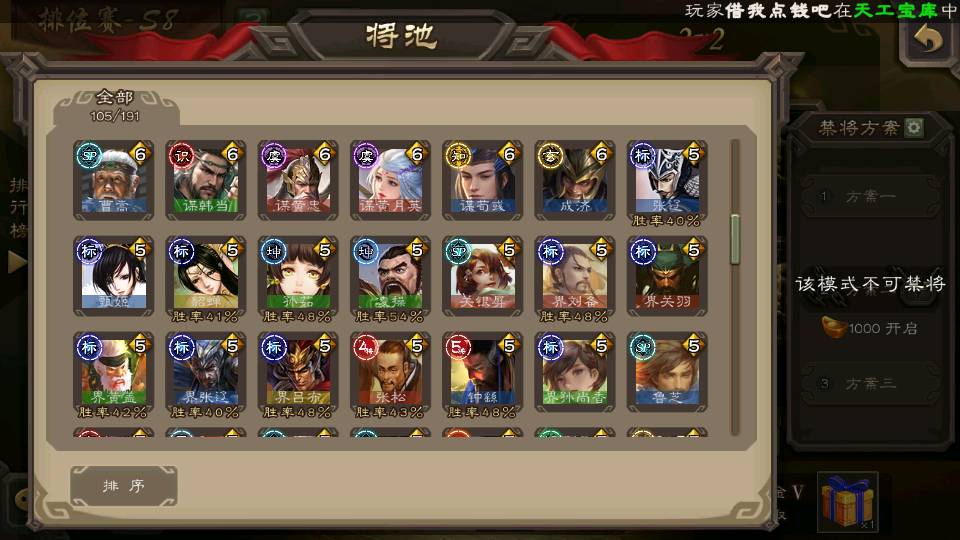Pick the 谋黄忠 general card
This screenshot has height=540, width=960.
click(298, 180)
